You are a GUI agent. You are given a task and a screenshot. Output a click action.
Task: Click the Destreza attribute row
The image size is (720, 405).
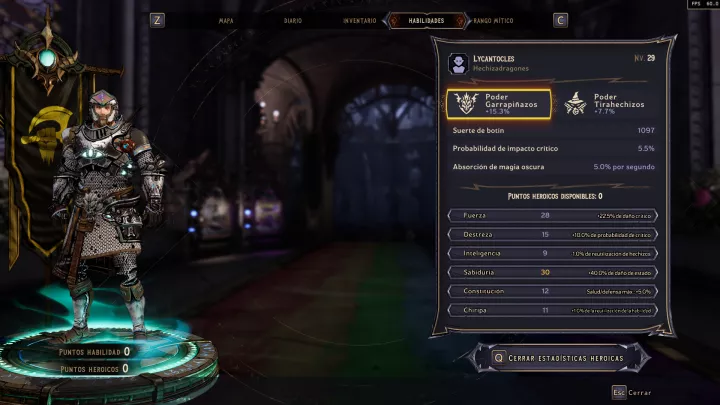[553, 234]
